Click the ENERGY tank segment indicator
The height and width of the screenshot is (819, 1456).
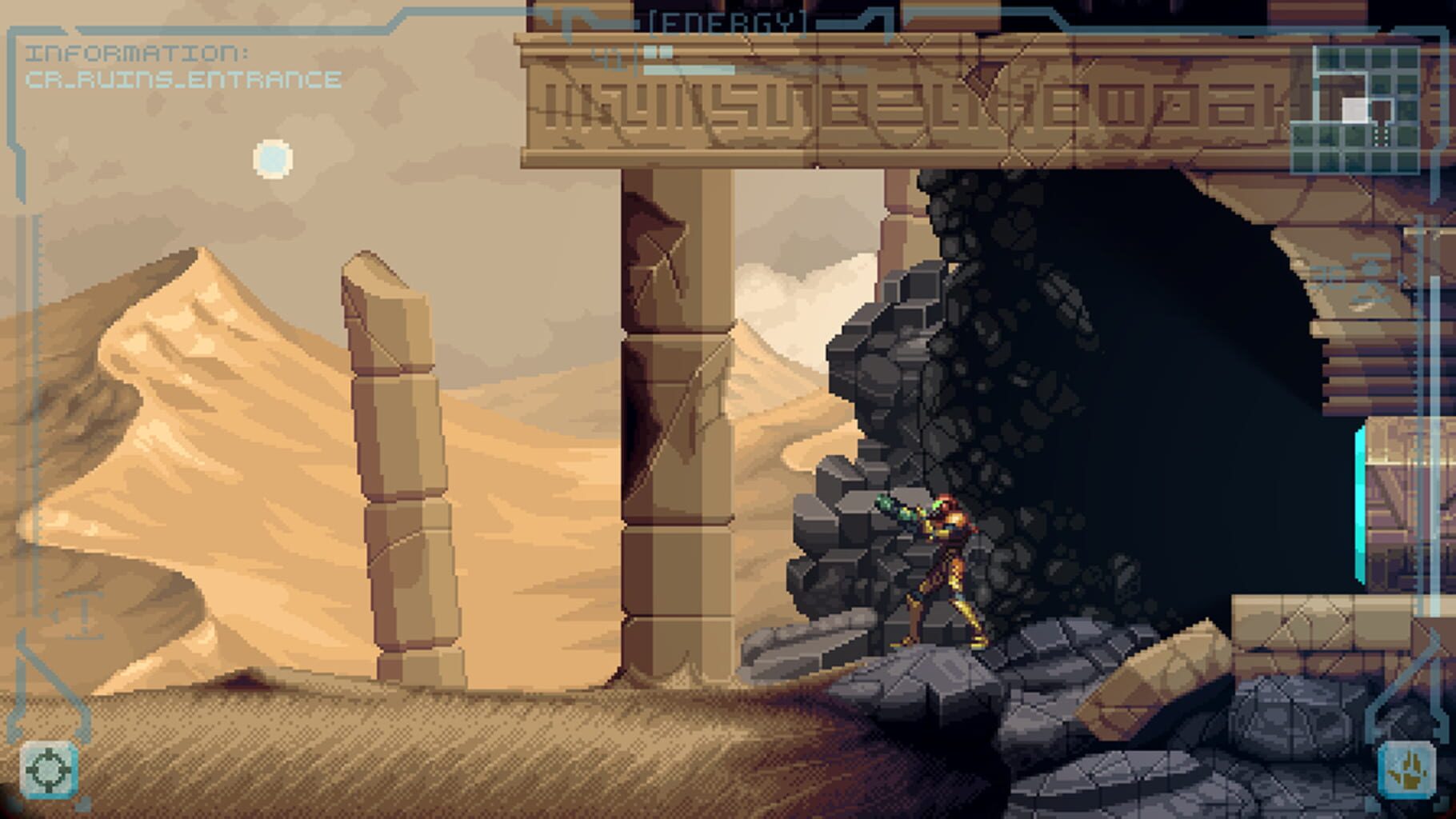coord(661,52)
